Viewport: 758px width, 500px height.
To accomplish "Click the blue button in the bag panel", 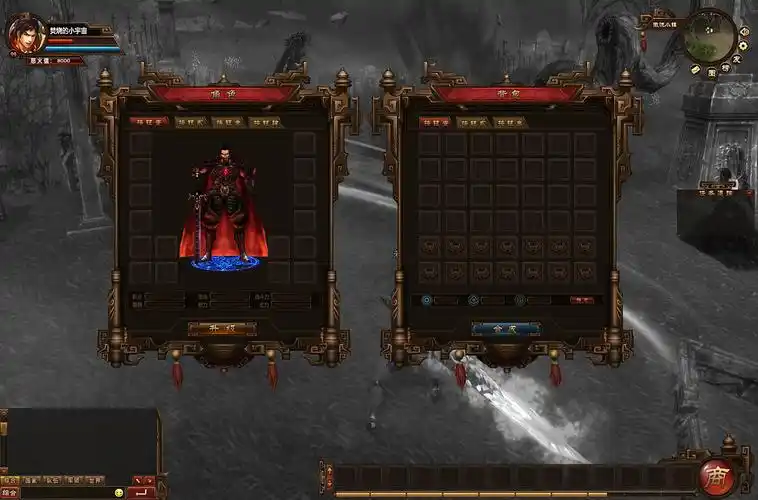I will pos(505,328).
